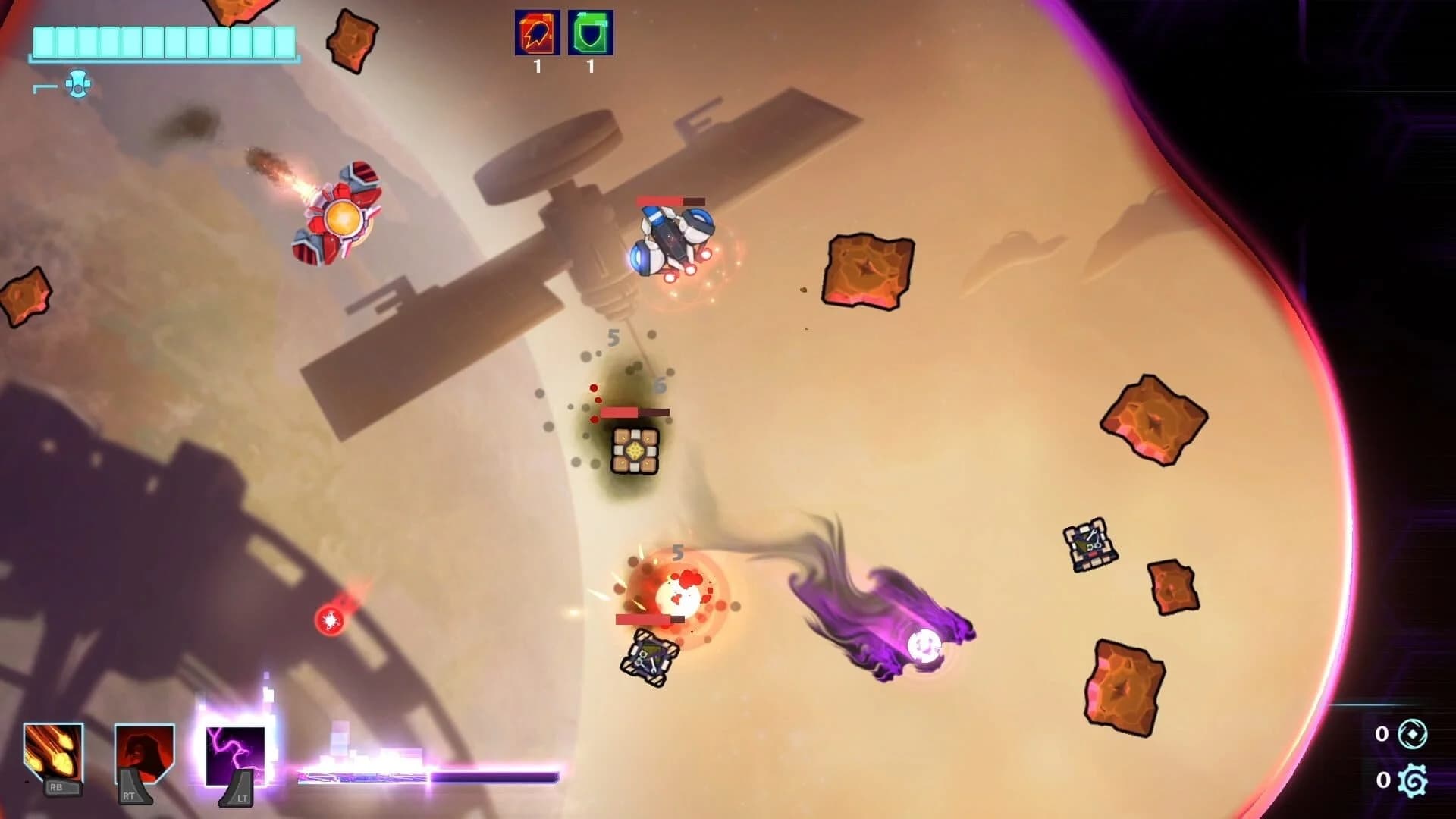Click the segmented health bar

(163, 42)
